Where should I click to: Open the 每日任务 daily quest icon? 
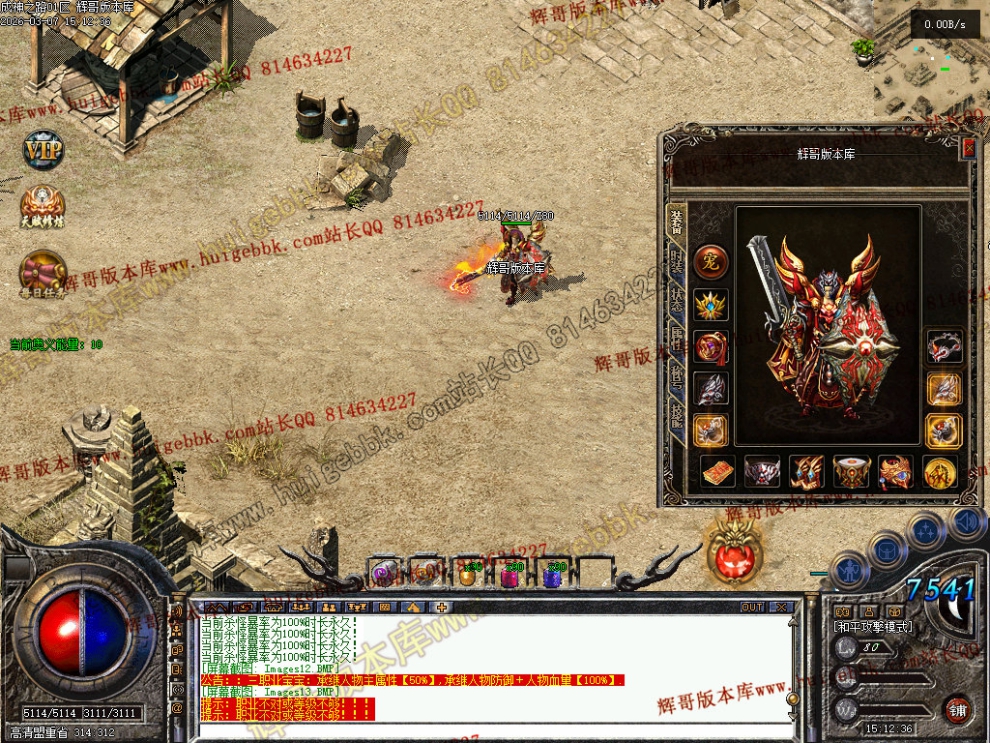click(x=43, y=272)
